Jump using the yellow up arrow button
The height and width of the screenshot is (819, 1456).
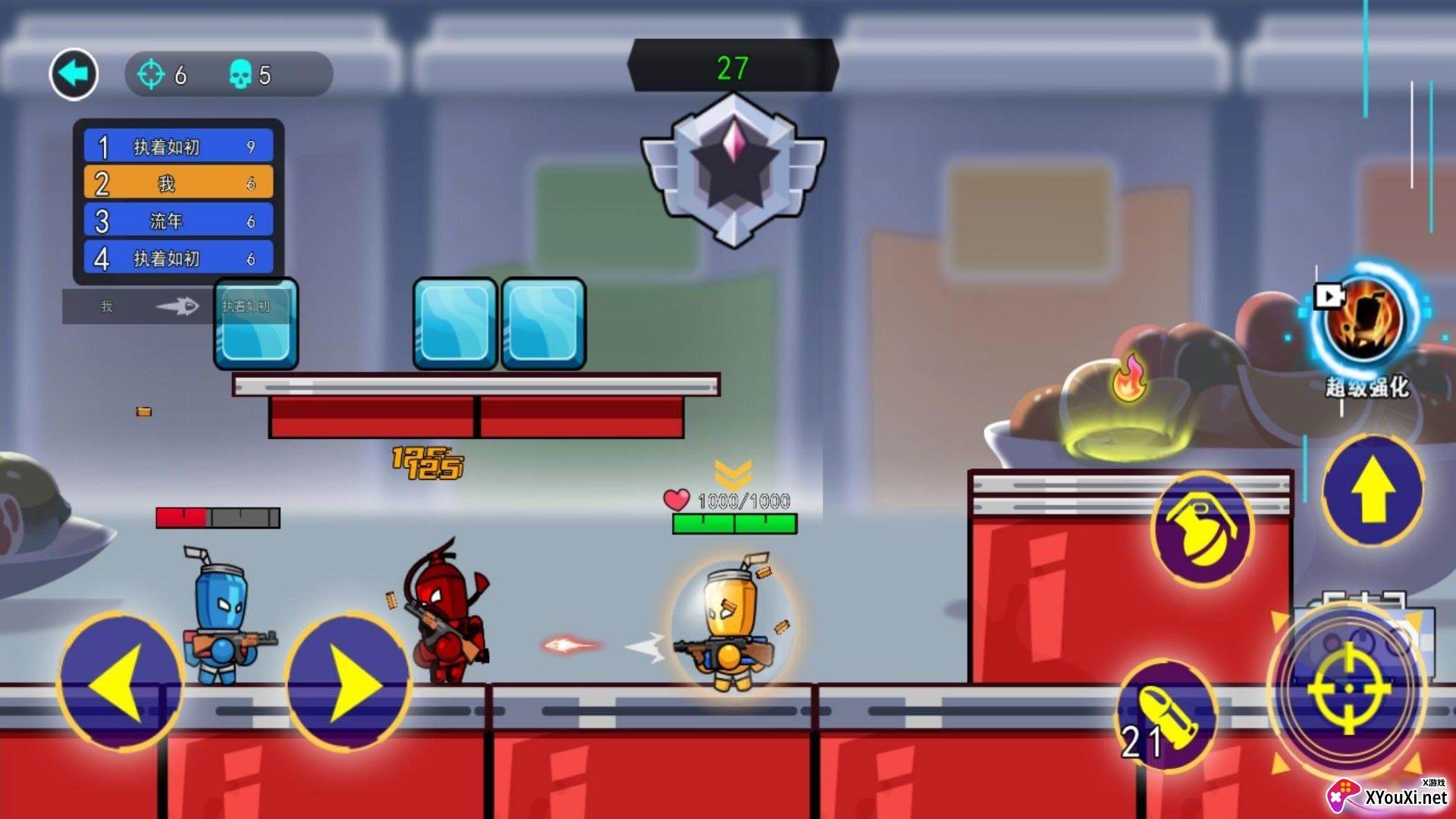tap(1373, 491)
